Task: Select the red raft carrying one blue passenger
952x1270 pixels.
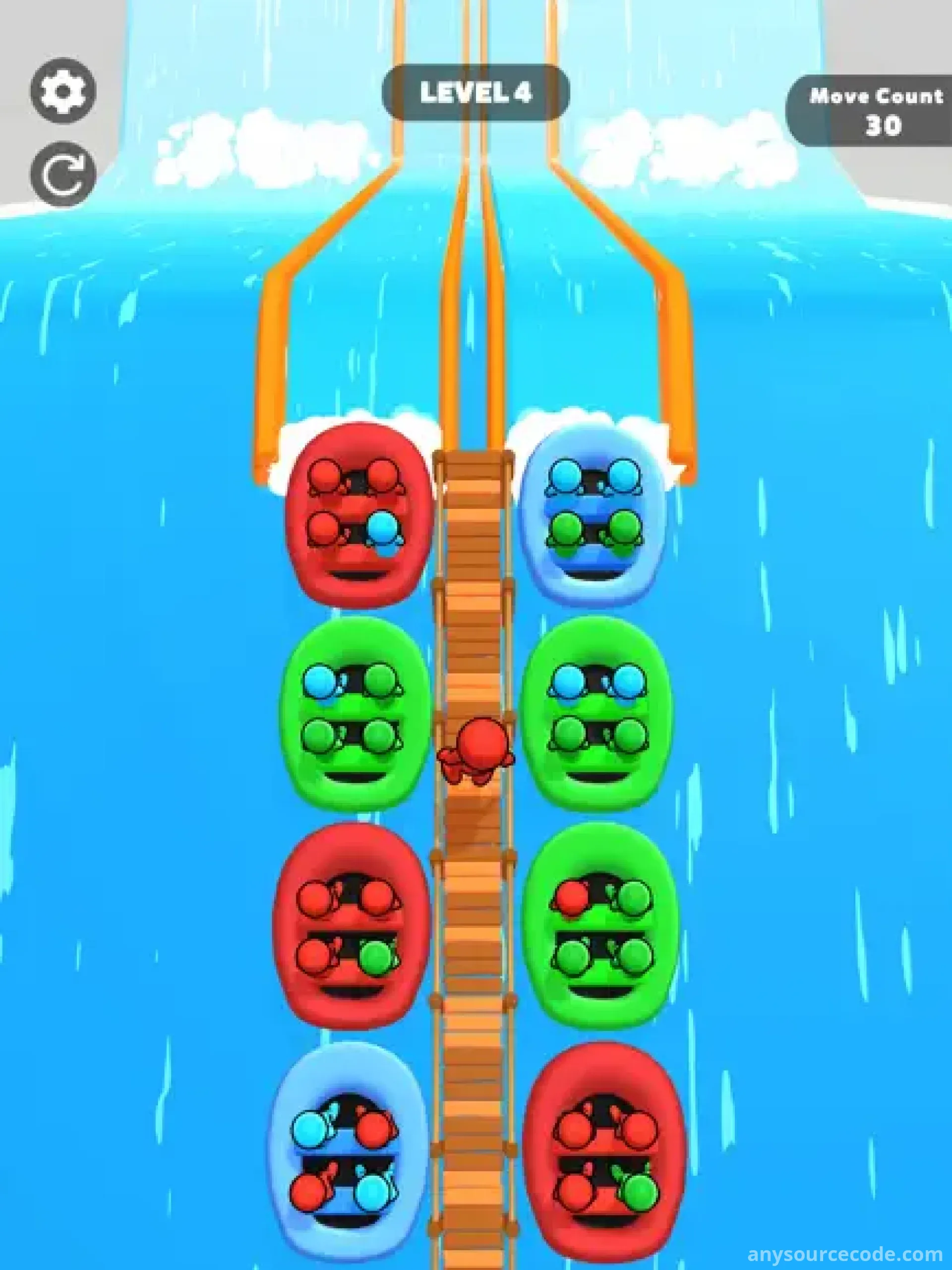Action: tap(357, 514)
